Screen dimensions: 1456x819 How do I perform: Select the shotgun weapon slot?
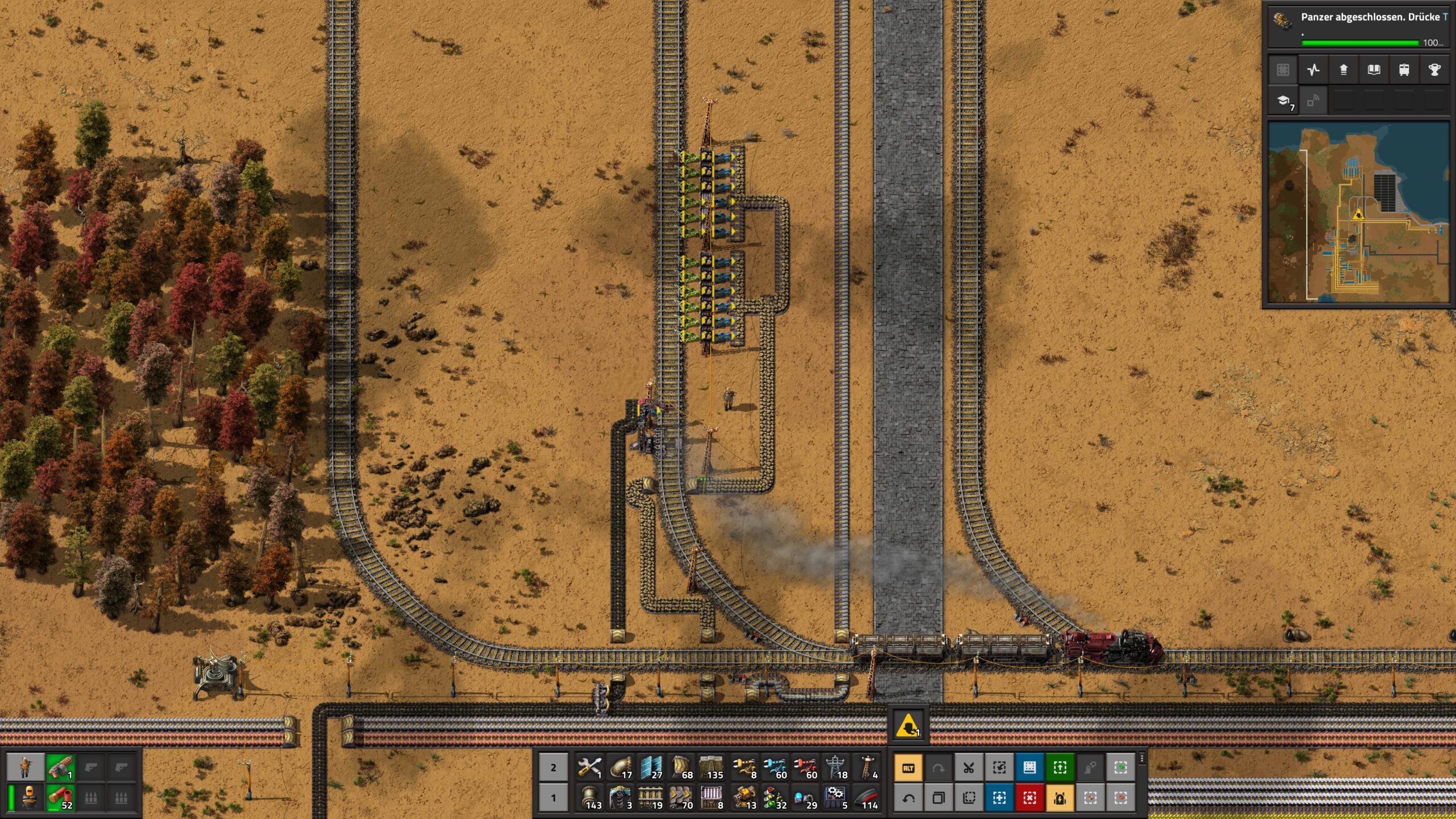click(x=60, y=767)
